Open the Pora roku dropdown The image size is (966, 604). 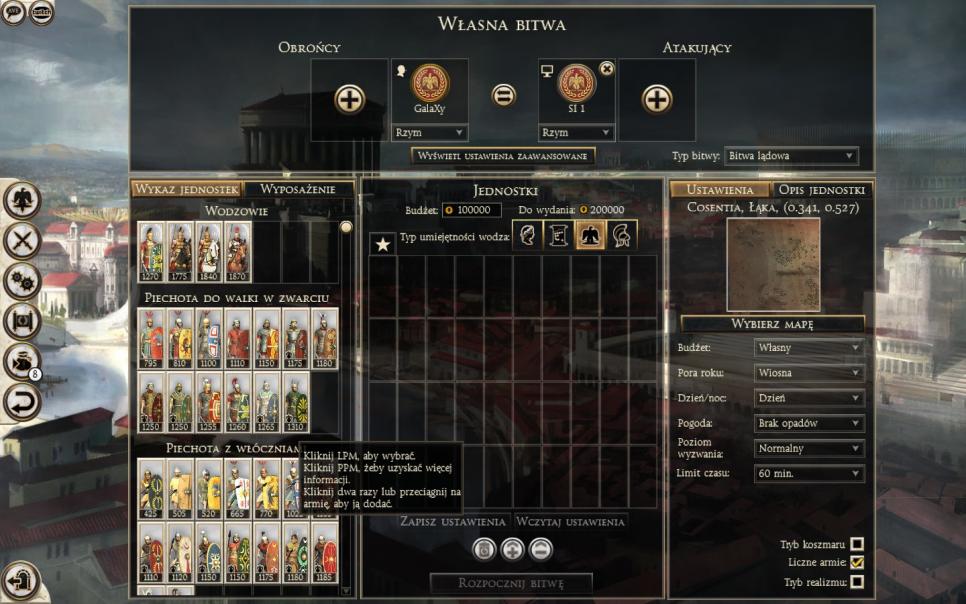(x=808, y=373)
